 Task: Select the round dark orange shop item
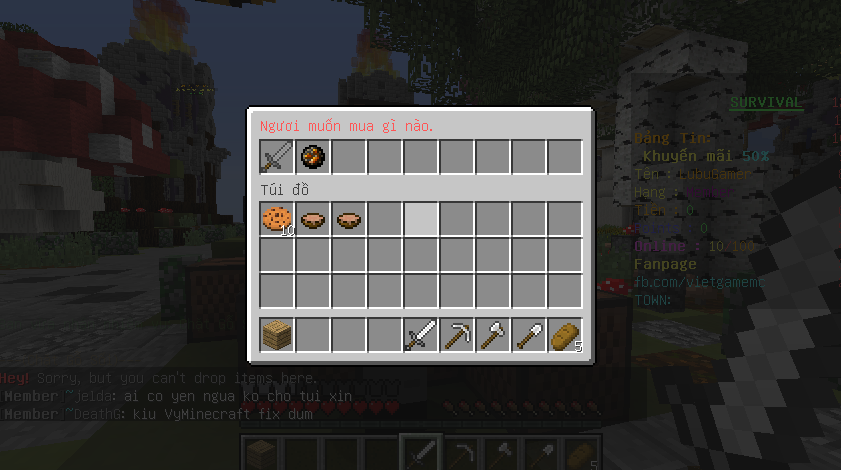[x=313, y=157]
